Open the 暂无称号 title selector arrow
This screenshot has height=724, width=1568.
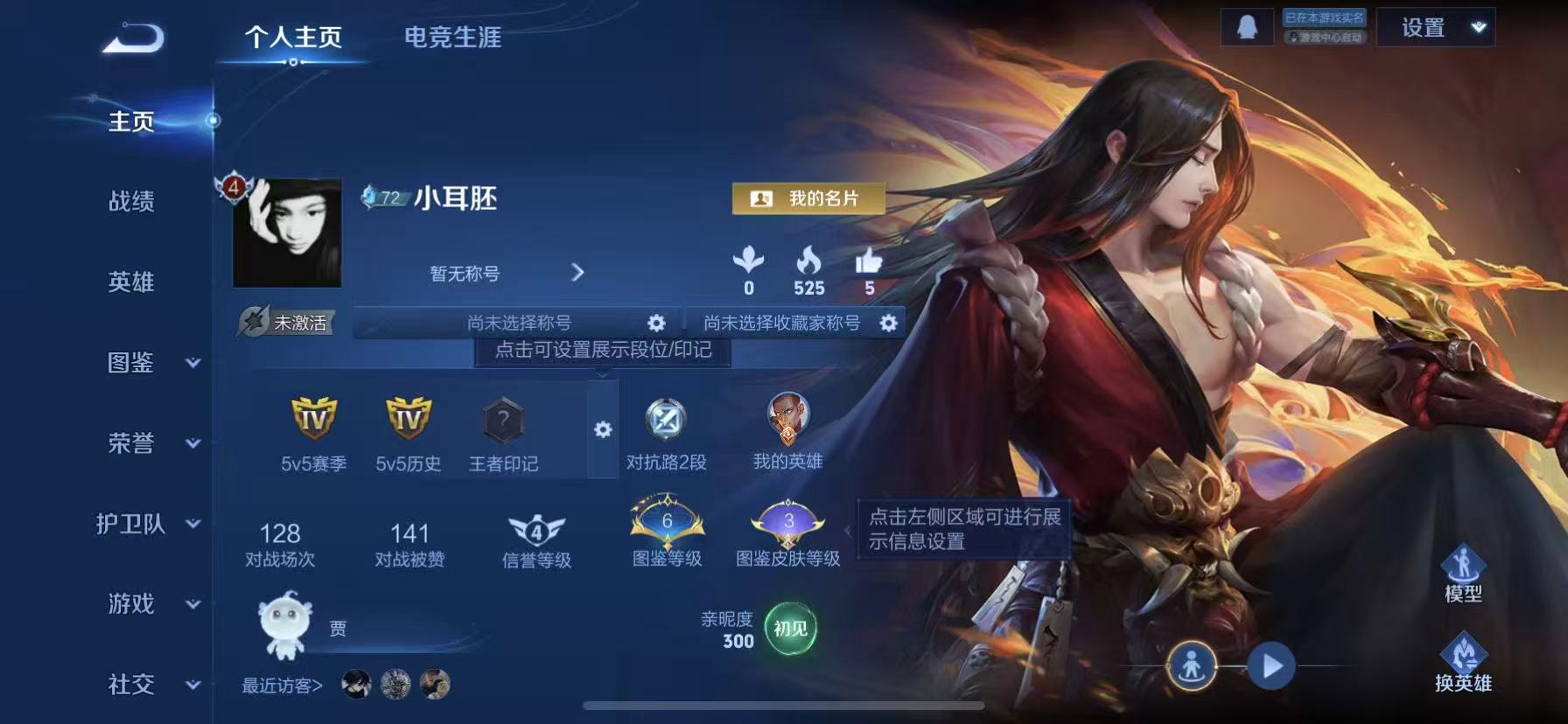click(578, 273)
